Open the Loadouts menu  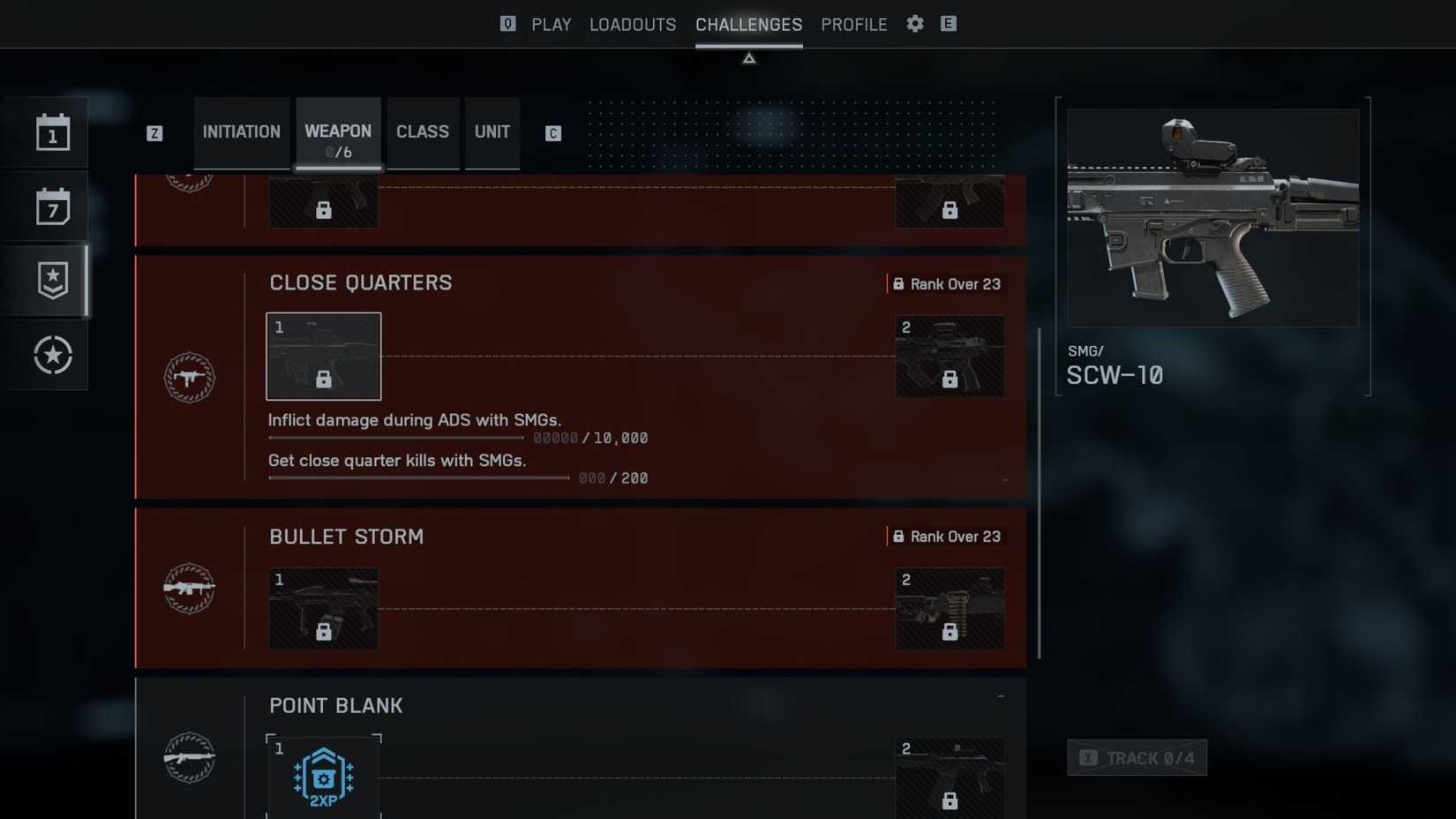point(632,24)
